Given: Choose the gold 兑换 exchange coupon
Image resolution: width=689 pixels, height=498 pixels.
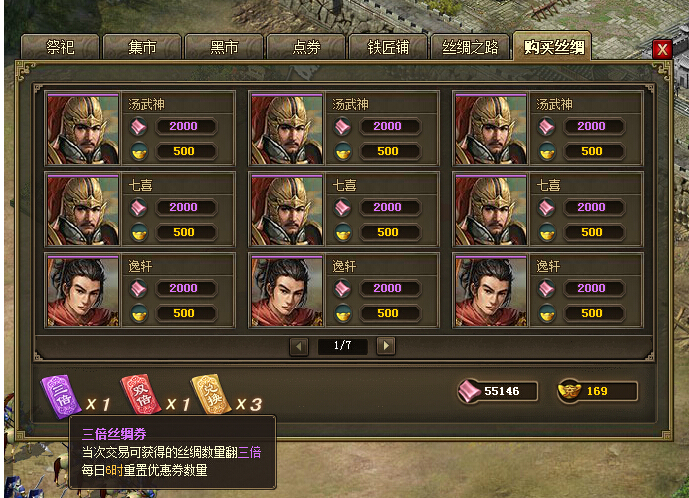Looking at the screenshot, I should [x=207, y=393].
